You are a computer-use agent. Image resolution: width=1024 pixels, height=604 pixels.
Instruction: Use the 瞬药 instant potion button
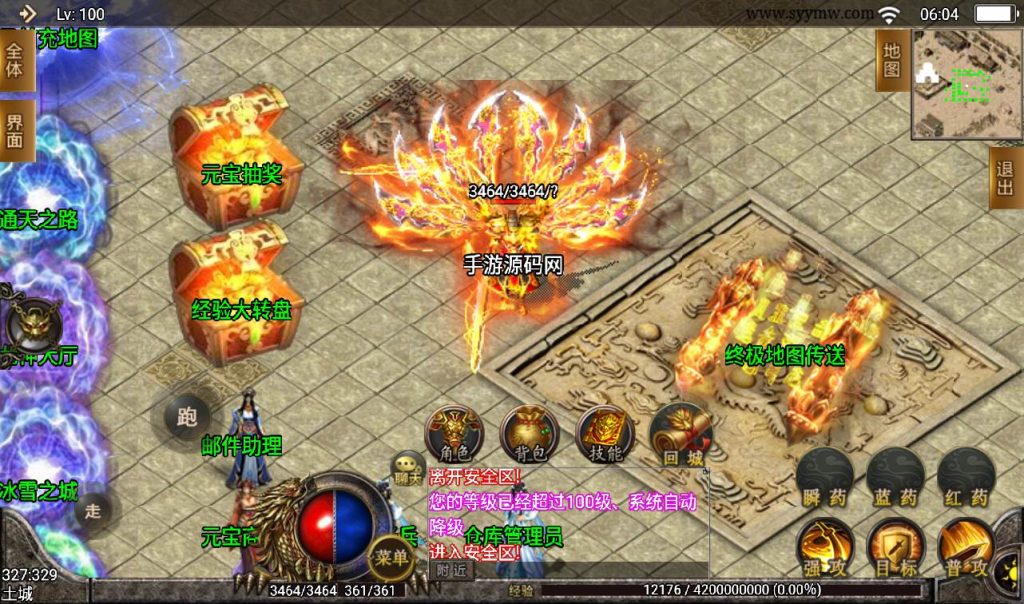pos(824,477)
